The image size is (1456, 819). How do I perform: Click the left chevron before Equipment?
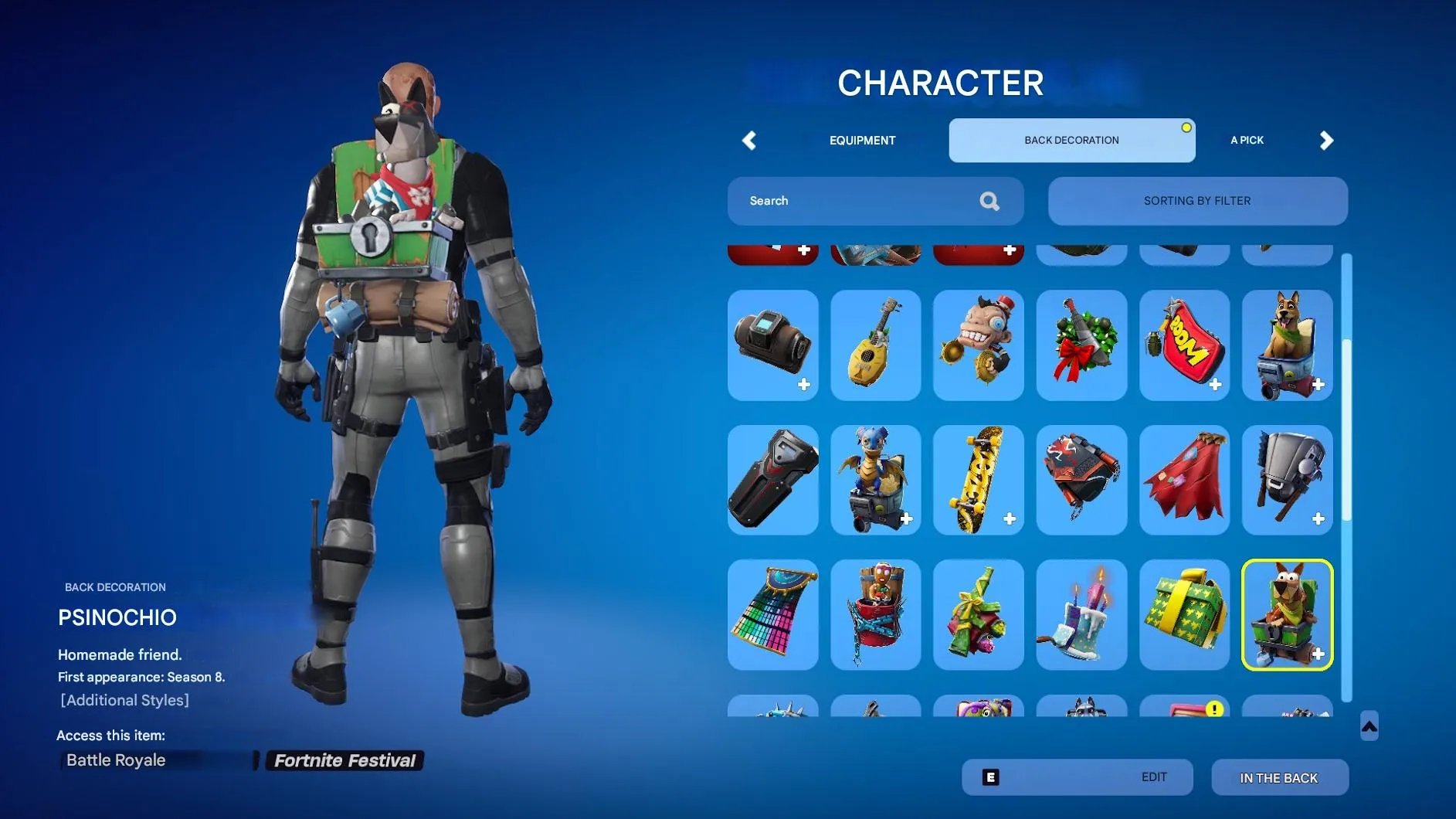click(x=748, y=141)
